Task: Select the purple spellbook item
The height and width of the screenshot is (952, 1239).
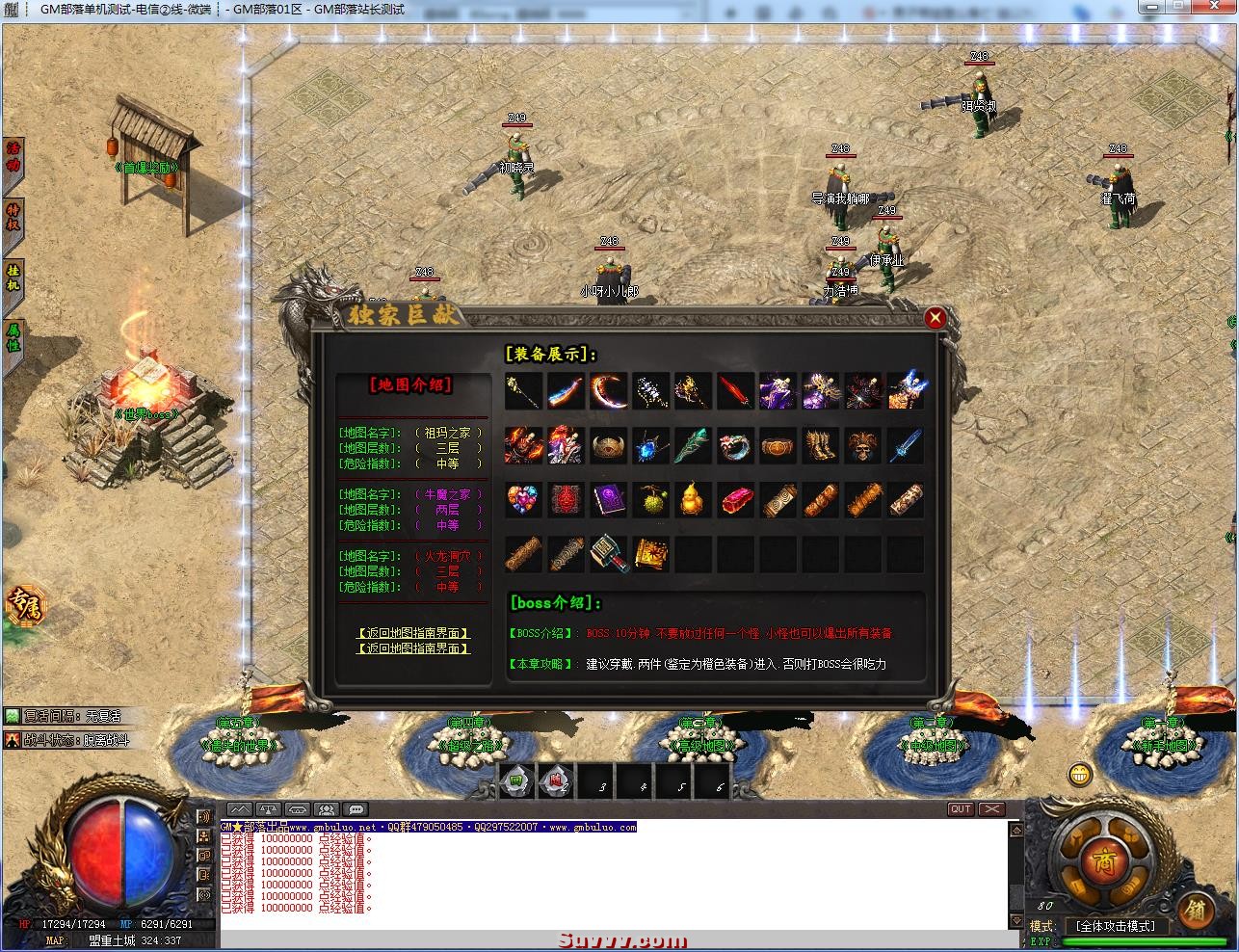Action: [609, 501]
